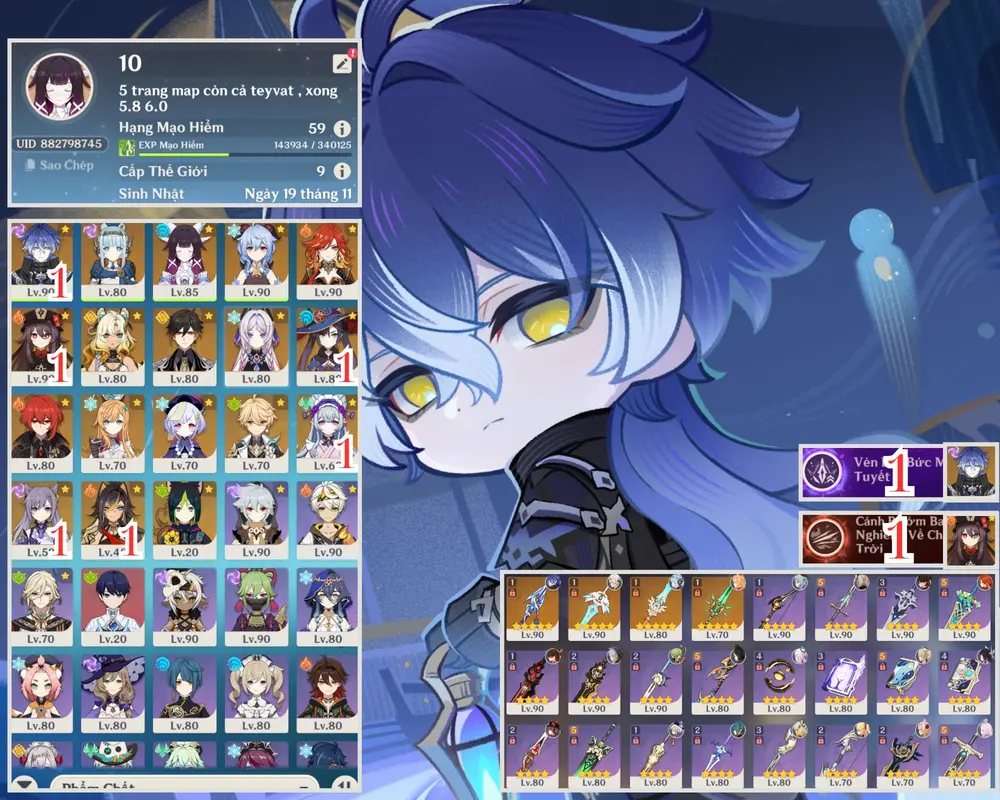Edit the profile signature with the pencil icon
1000x800 pixels.
[x=342, y=63]
